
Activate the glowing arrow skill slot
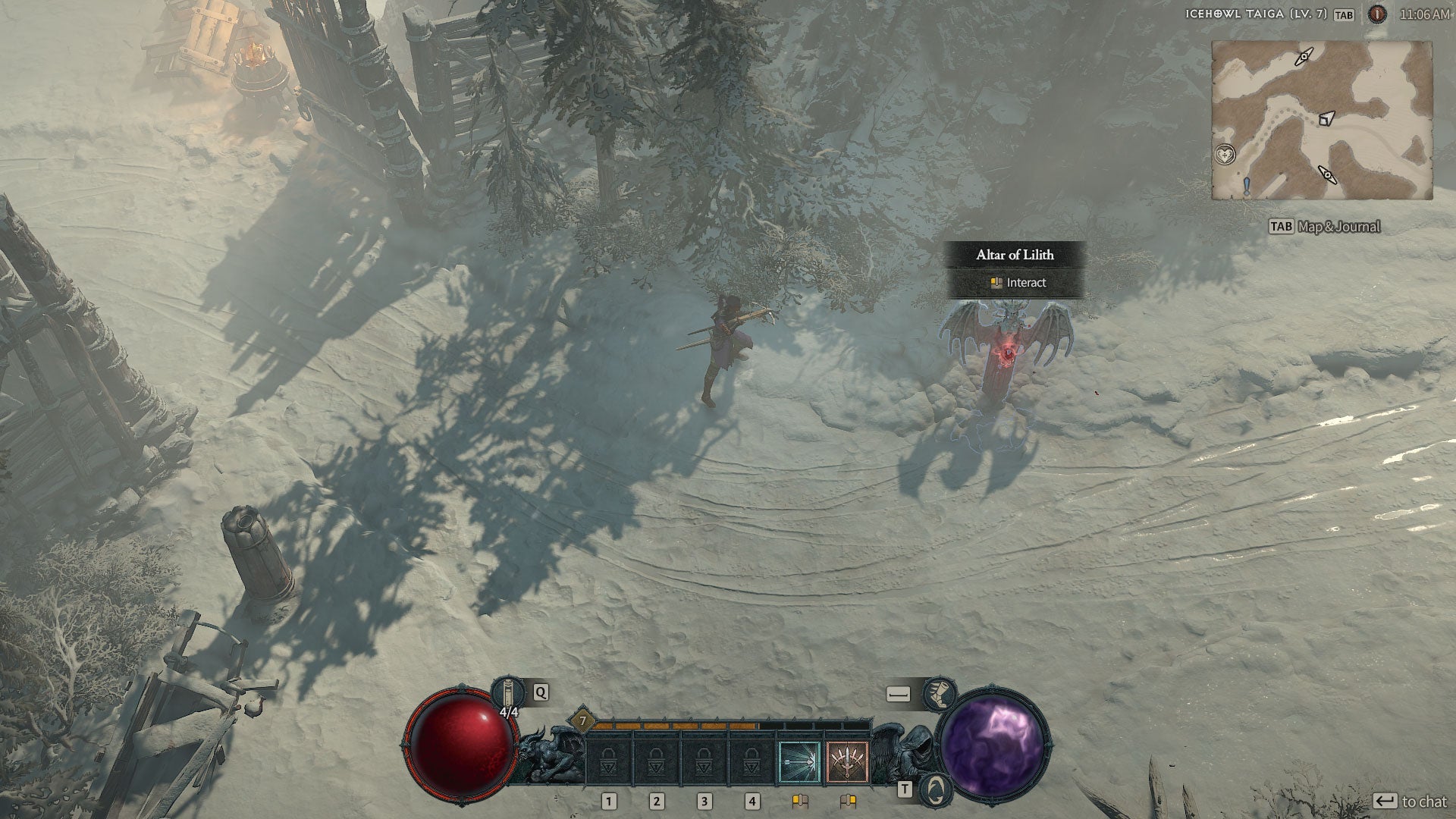[x=799, y=761]
